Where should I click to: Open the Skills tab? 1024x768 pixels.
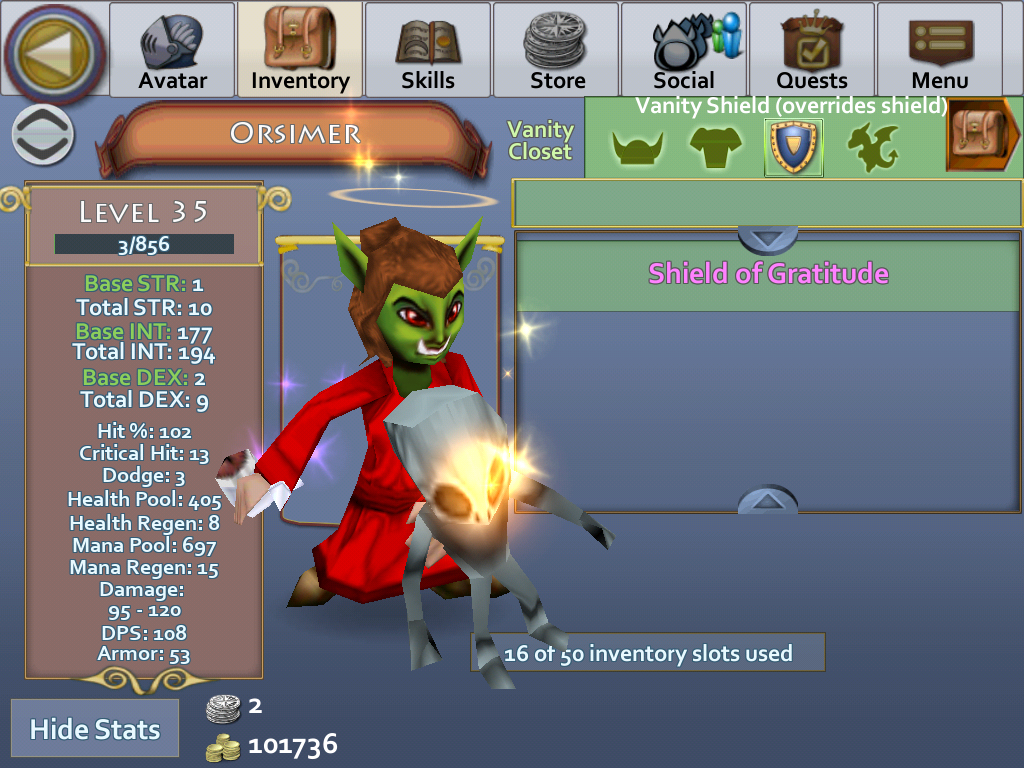[x=428, y=50]
